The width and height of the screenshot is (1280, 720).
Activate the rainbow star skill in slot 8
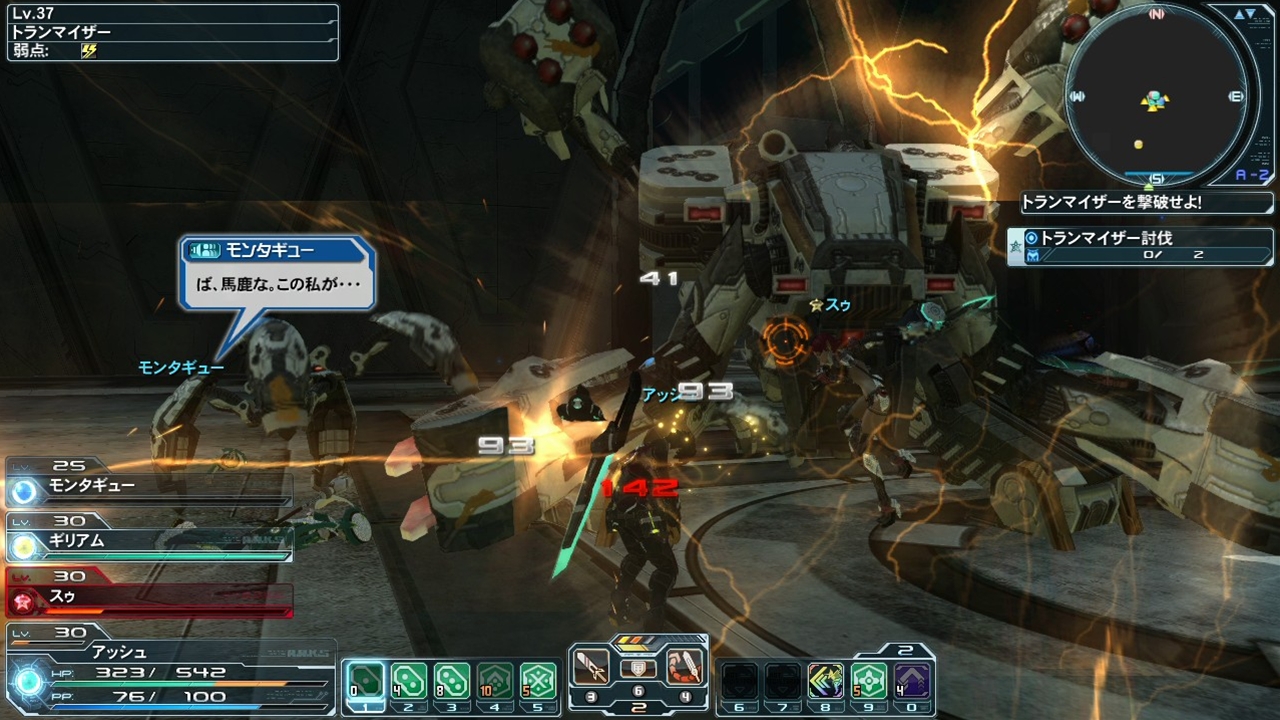(826, 681)
